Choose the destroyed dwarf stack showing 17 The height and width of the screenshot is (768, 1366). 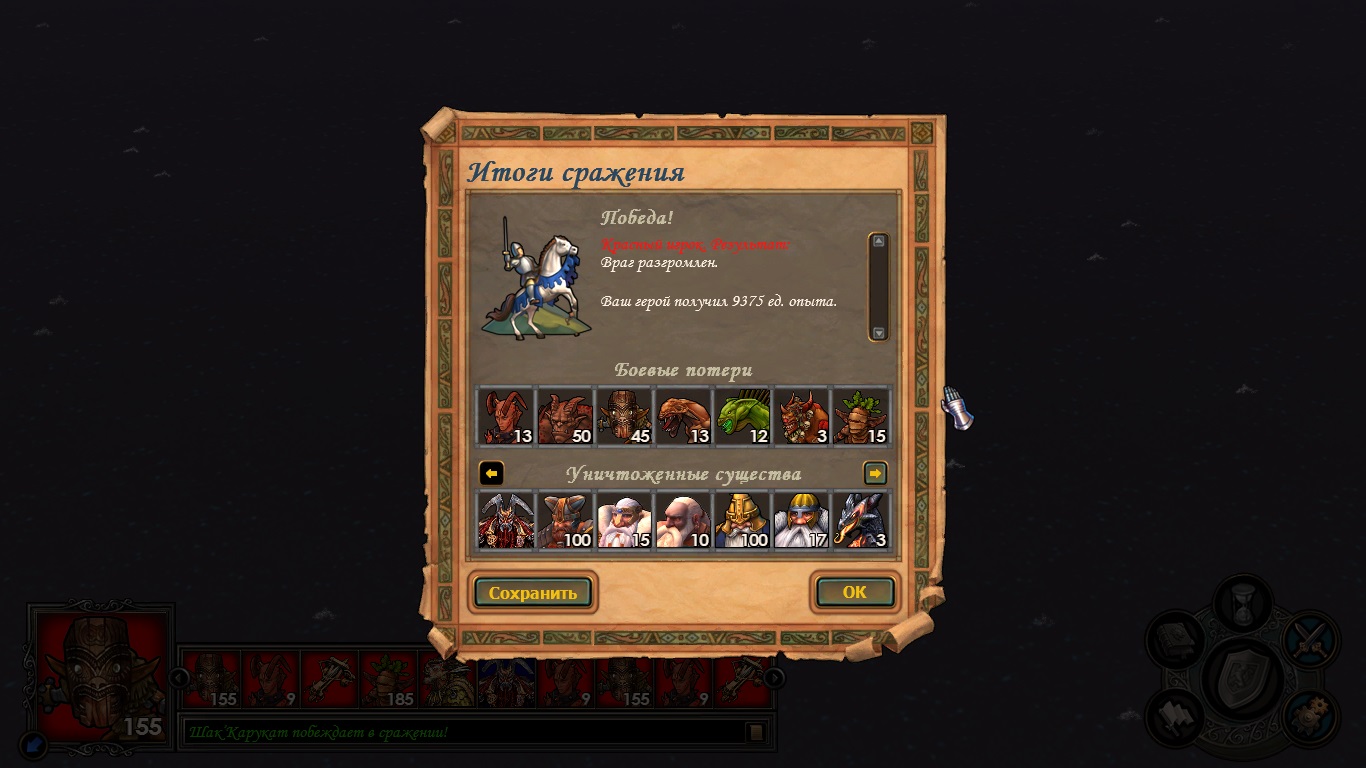pyautogui.click(x=801, y=520)
